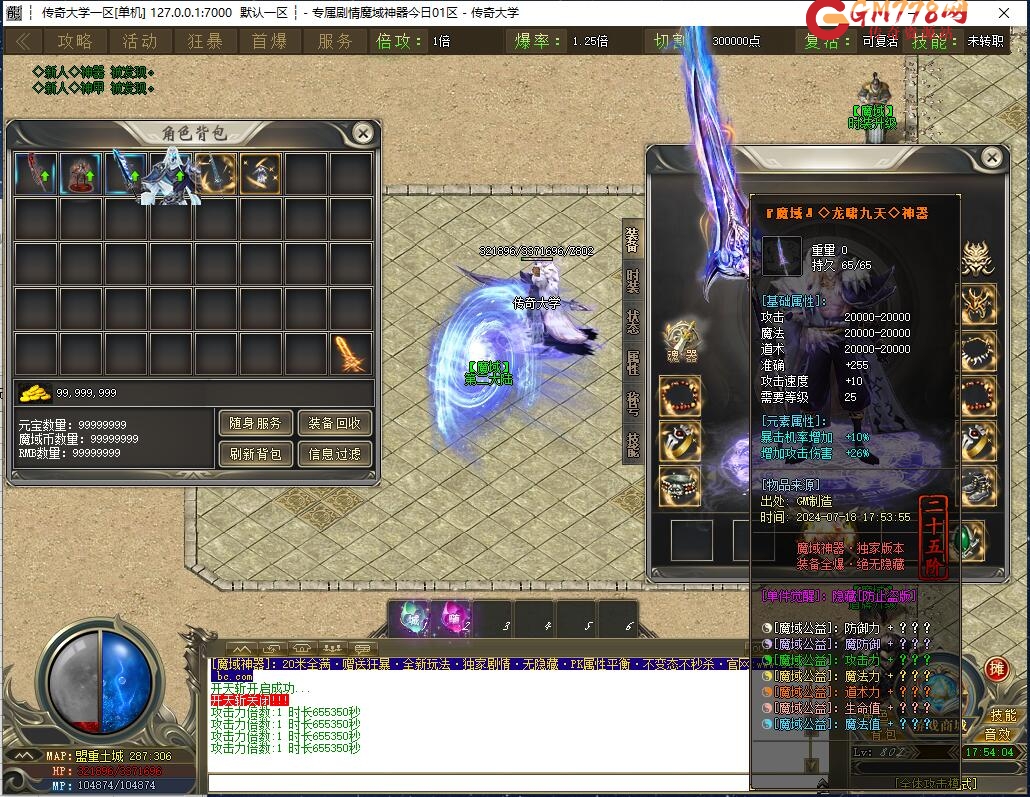
Task: Open the 服务 service menu
Action: click(x=336, y=41)
